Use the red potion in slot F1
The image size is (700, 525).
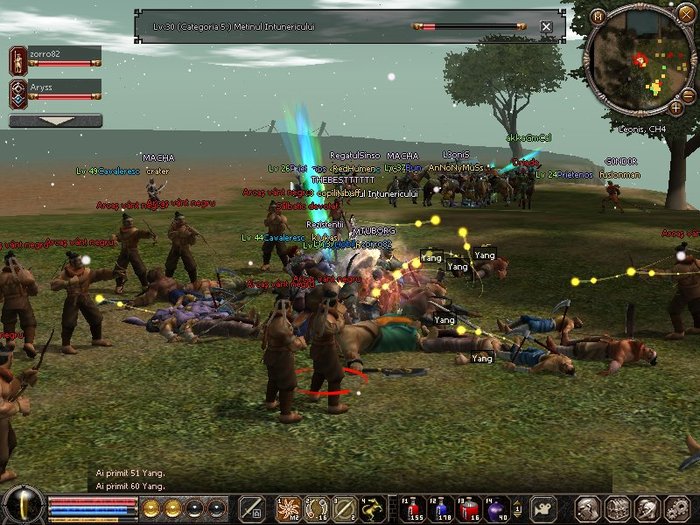coord(413,508)
